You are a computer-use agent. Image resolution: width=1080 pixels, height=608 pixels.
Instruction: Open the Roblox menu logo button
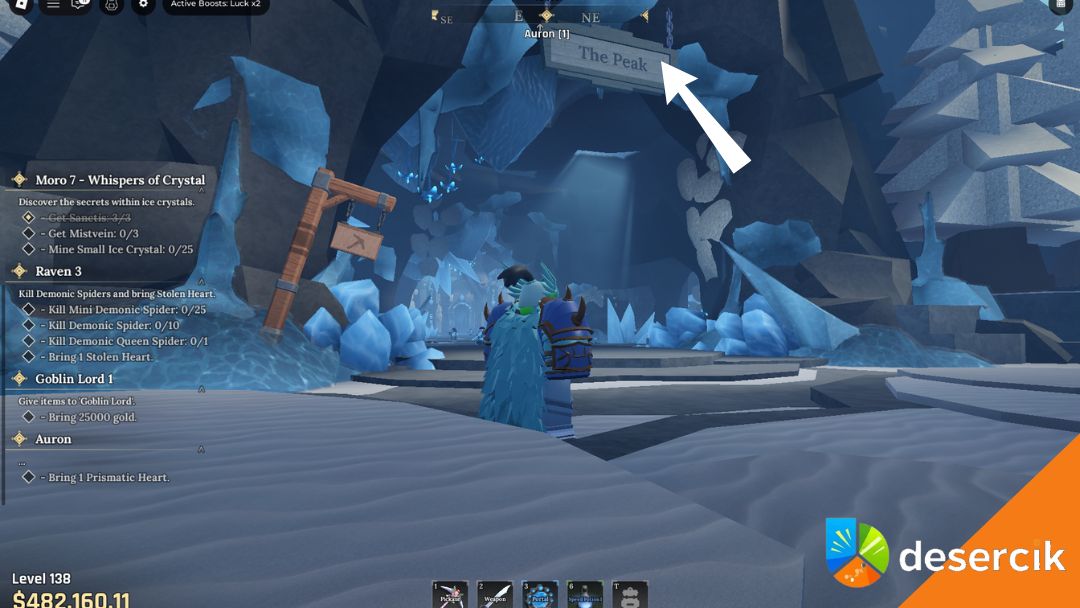click(21, 4)
